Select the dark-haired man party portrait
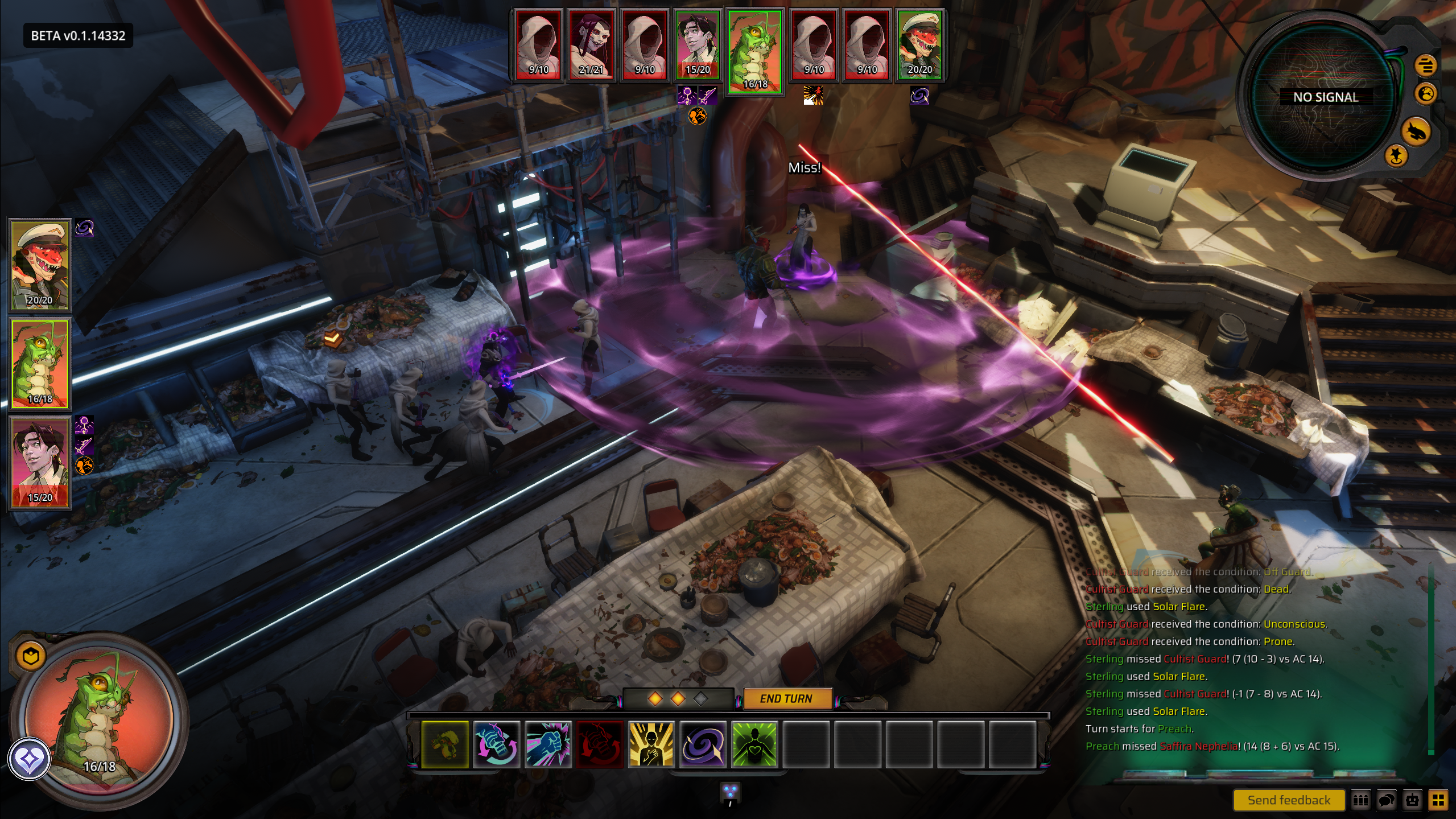The height and width of the screenshot is (819, 1456). point(40,462)
